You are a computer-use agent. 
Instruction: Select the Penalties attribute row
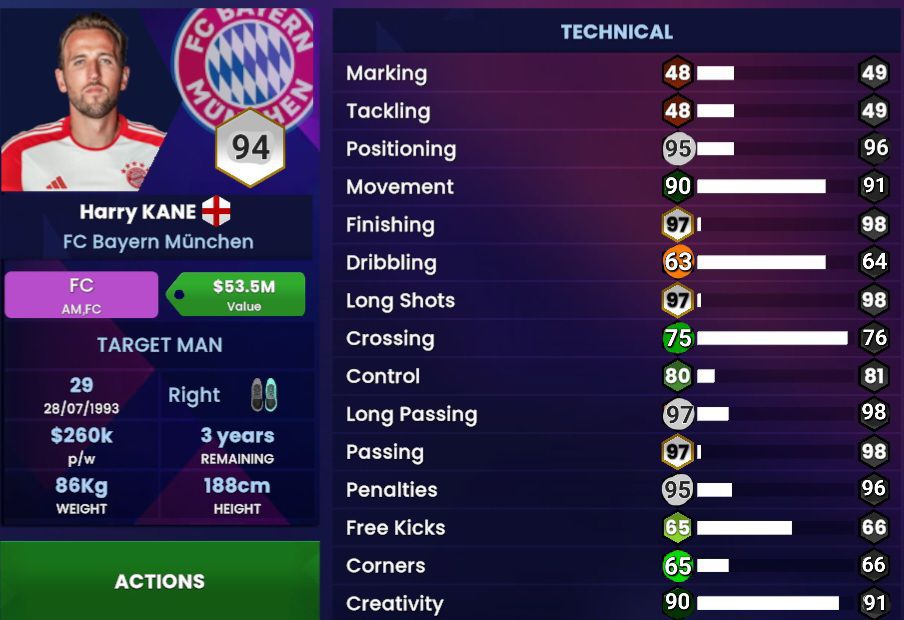[616, 490]
